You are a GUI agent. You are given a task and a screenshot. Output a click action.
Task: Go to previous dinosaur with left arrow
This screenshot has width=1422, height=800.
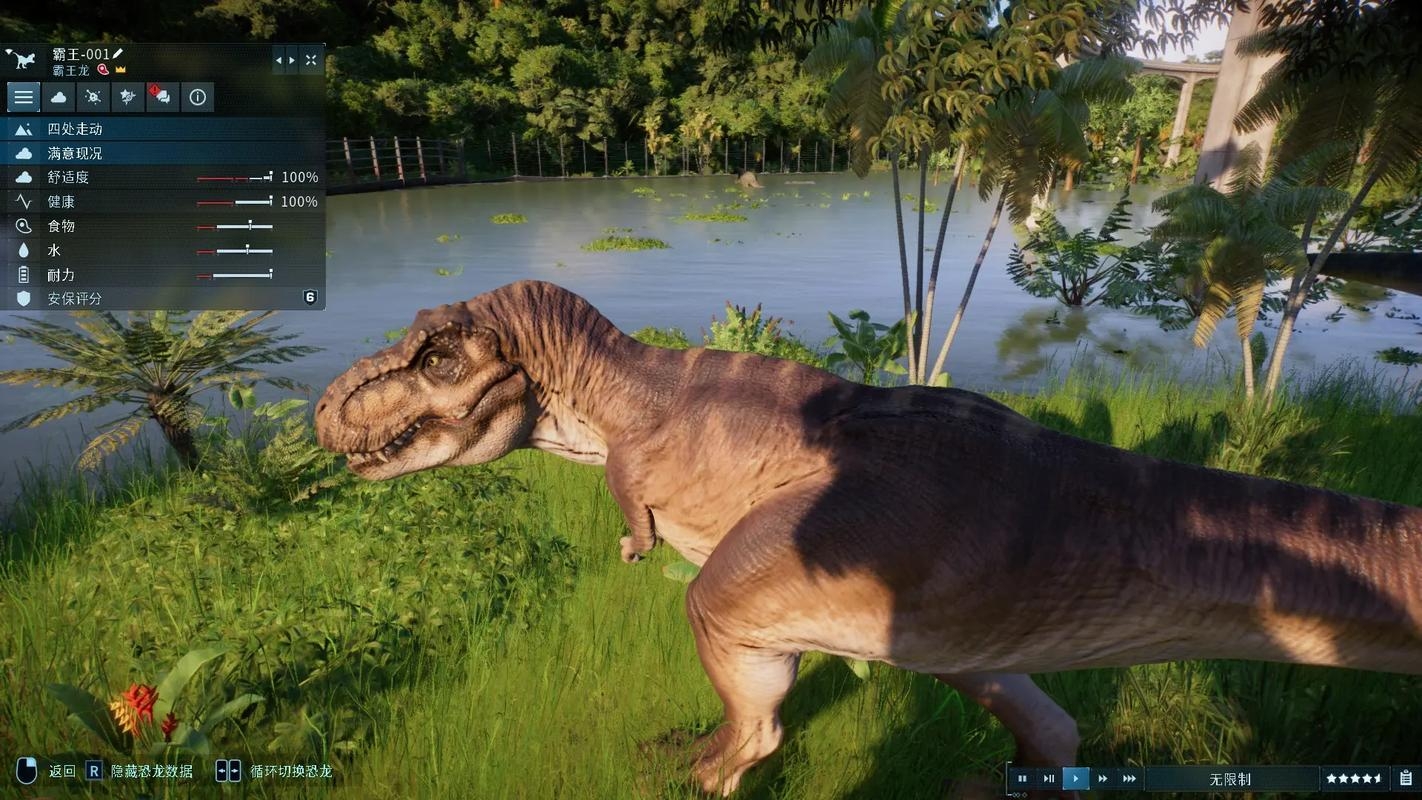(x=279, y=60)
